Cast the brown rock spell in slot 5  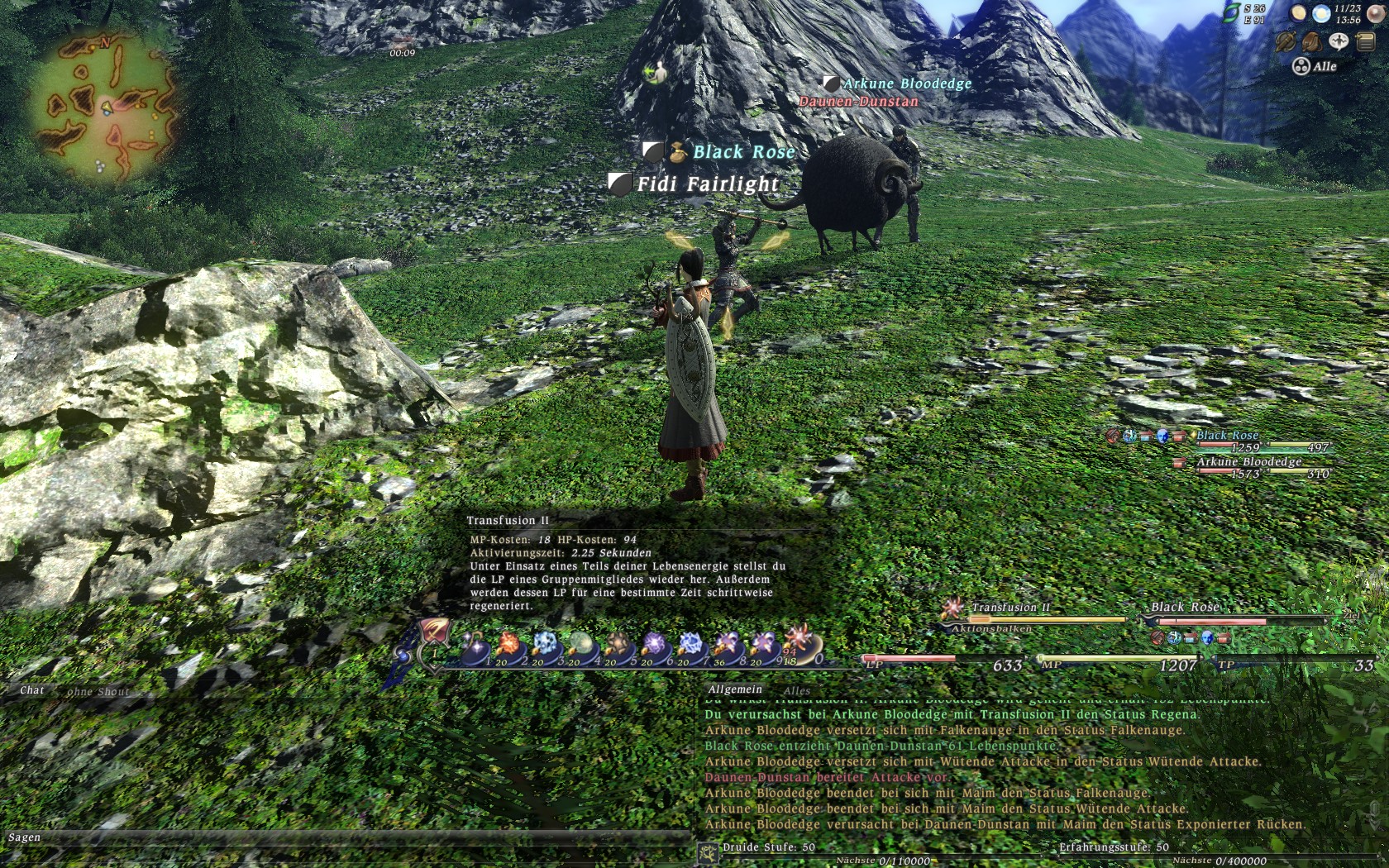618,646
